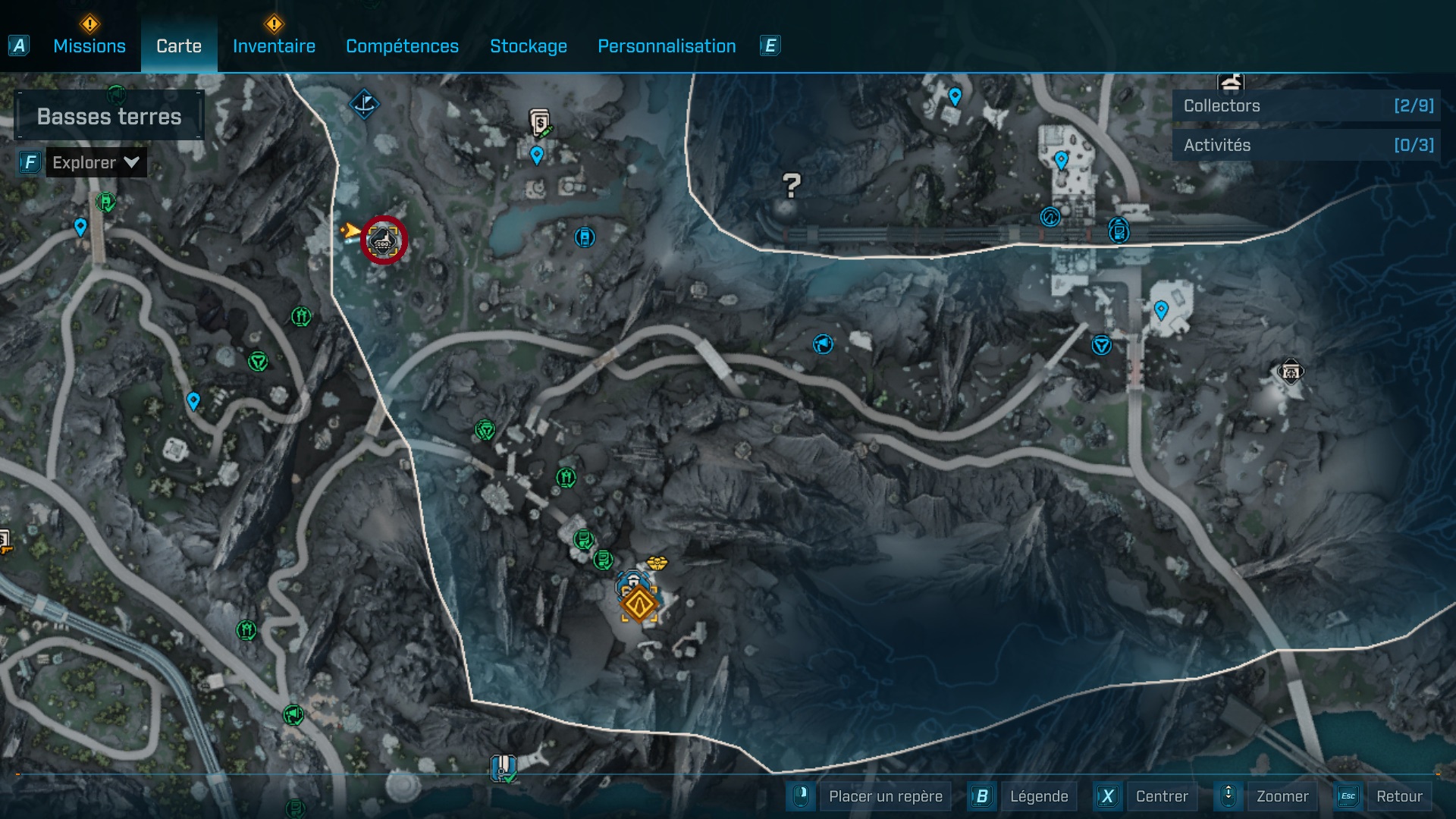Click the question mark undiscovered location

pos(790,184)
